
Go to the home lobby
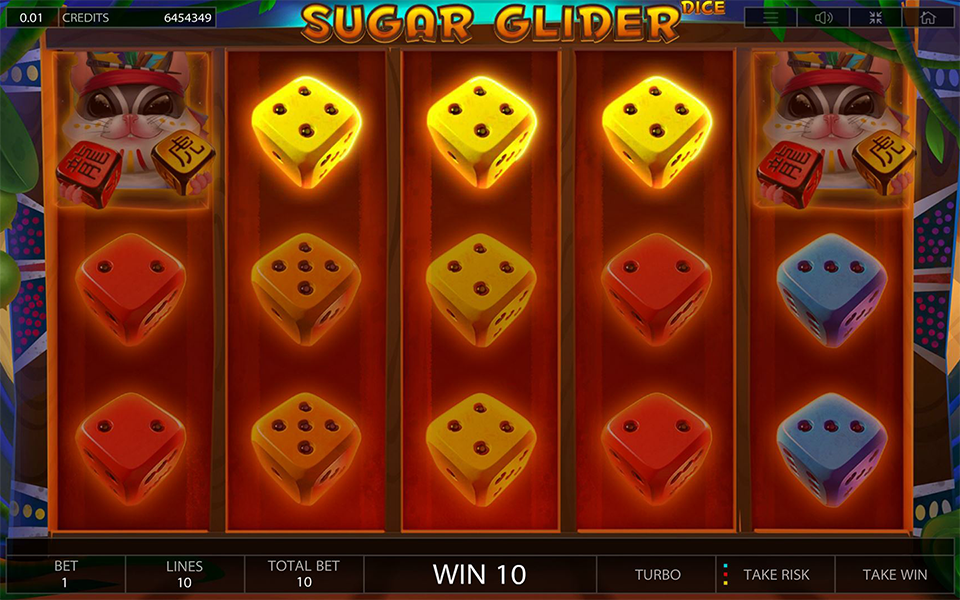(928, 18)
